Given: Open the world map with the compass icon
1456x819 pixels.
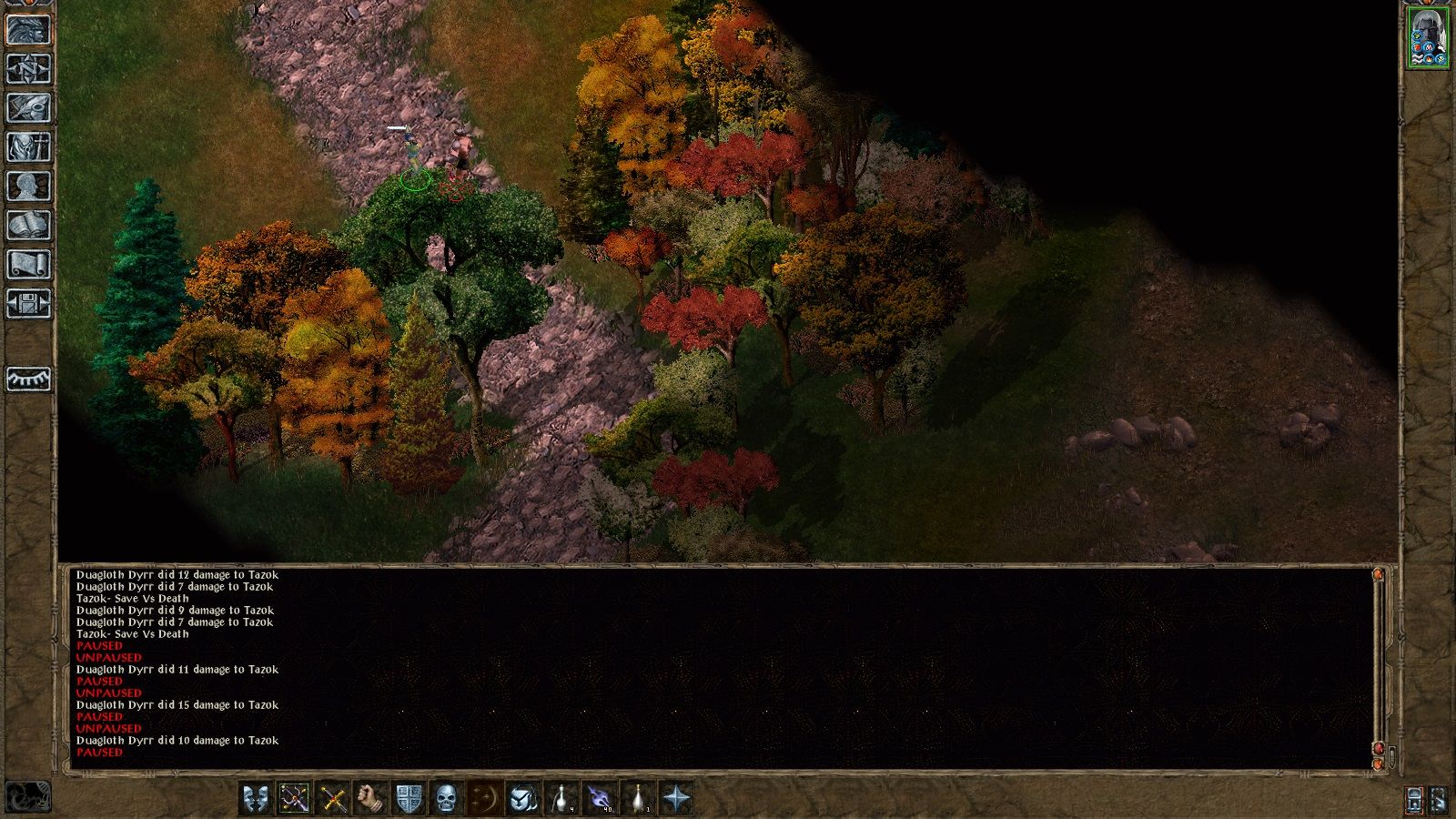Looking at the screenshot, I should tap(27, 68).
